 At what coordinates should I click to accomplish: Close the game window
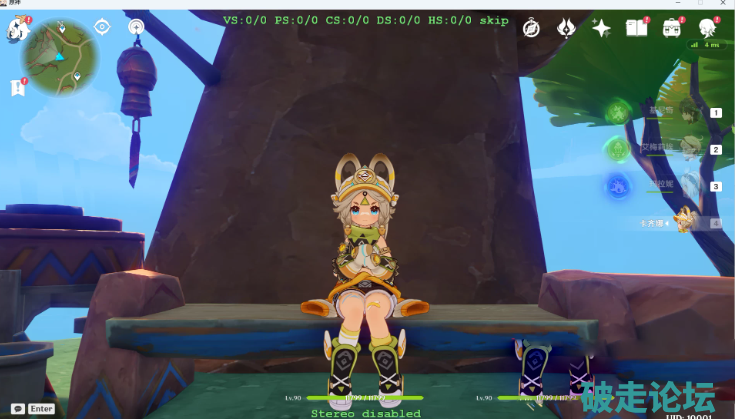[x=720, y=5]
